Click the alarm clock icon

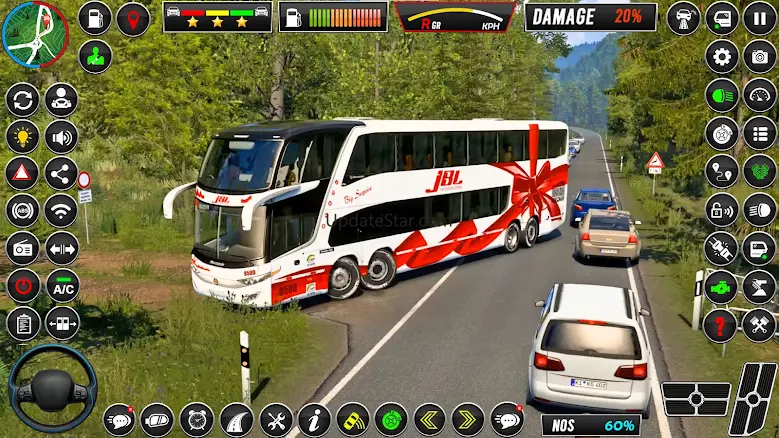point(197,419)
